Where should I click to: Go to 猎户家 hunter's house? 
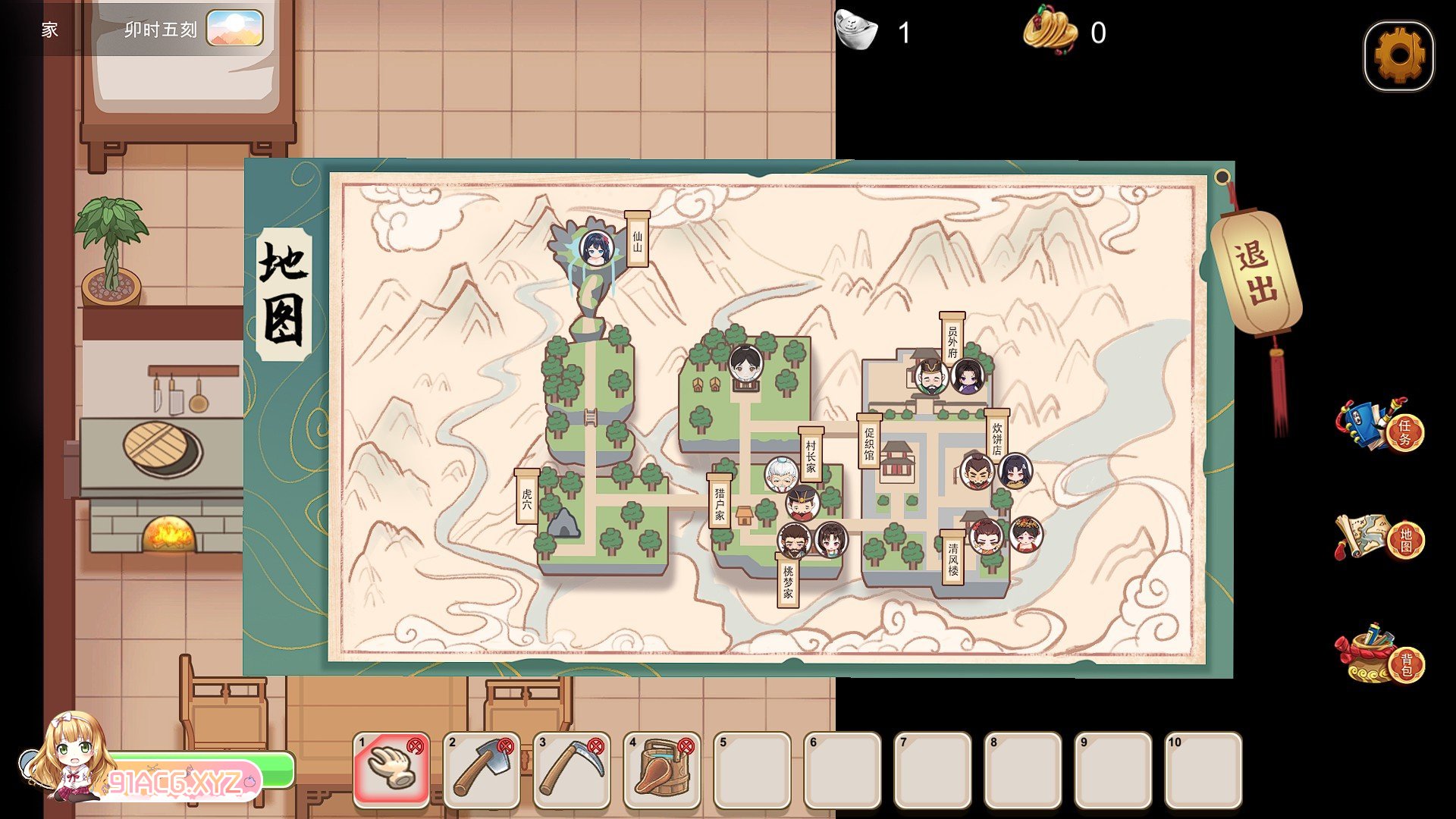[719, 501]
